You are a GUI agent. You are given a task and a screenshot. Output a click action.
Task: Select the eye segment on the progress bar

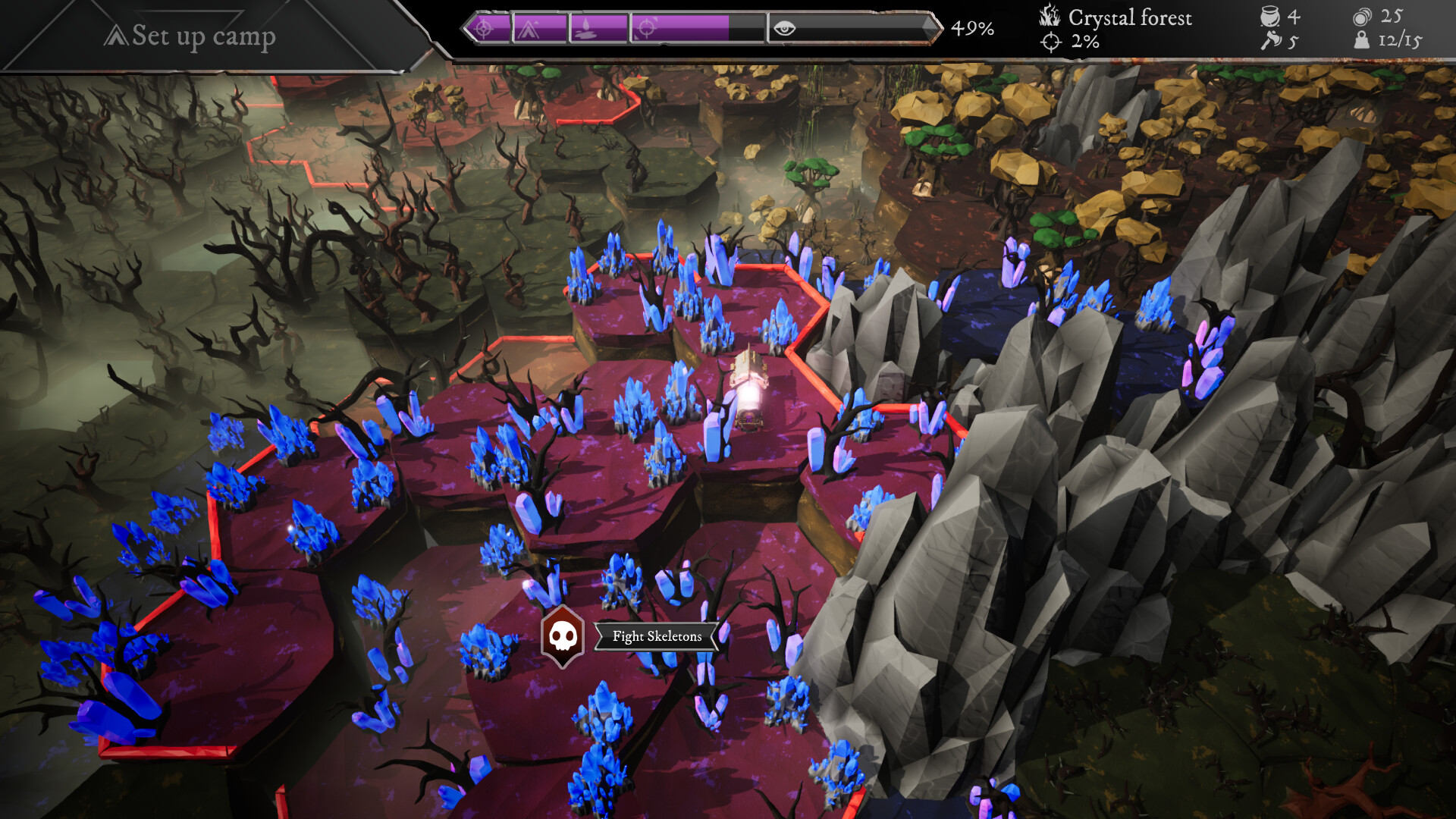(x=851, y=29)
